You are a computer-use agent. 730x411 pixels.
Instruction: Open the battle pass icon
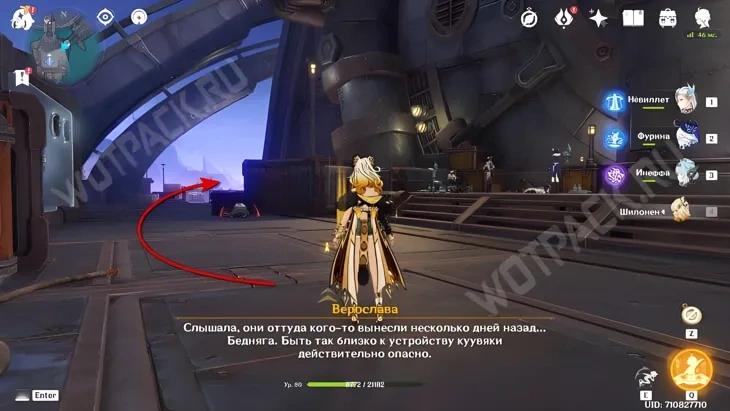coord(564,18)
